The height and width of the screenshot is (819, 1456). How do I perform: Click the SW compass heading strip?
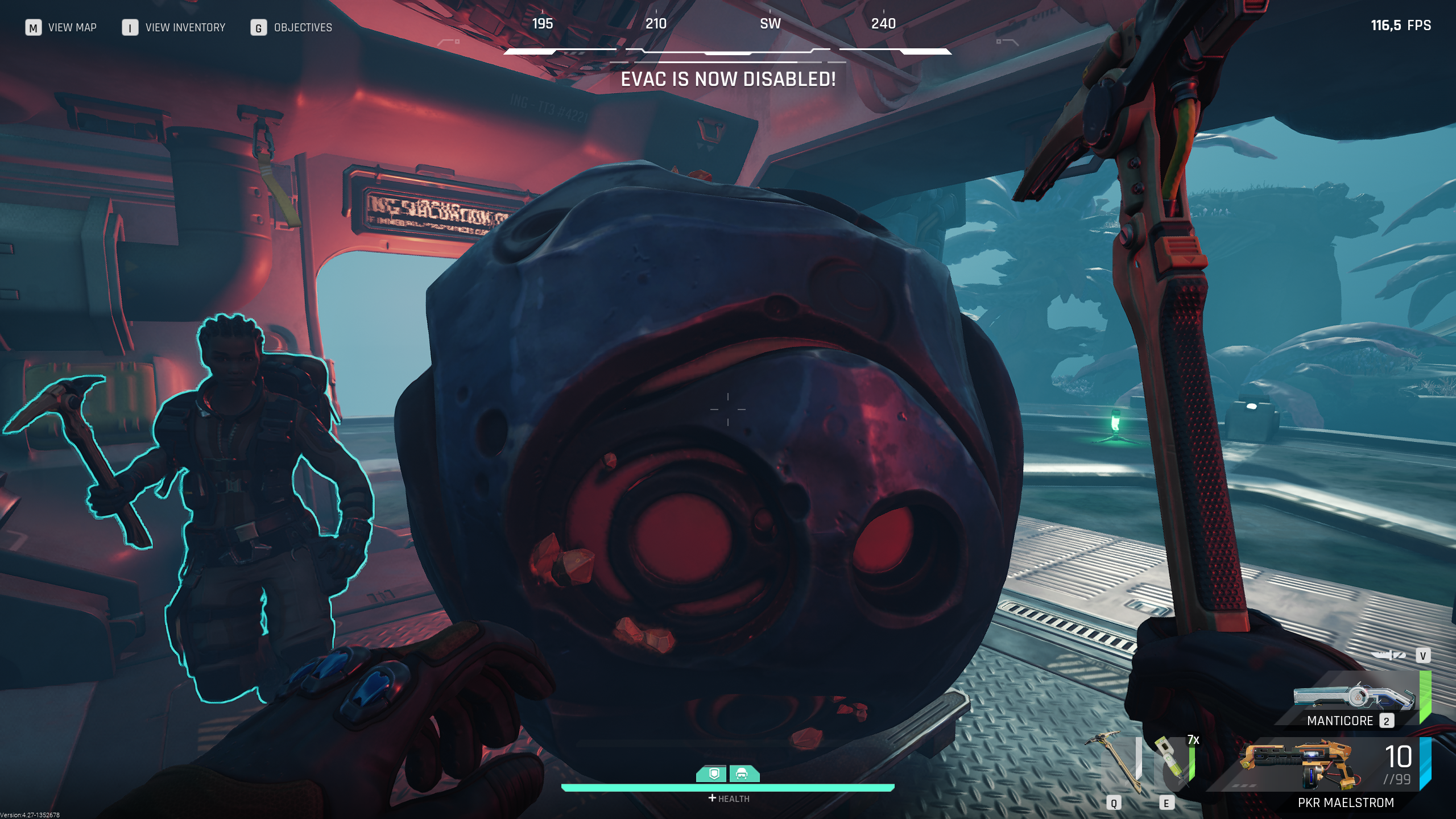tap(770, 24)
